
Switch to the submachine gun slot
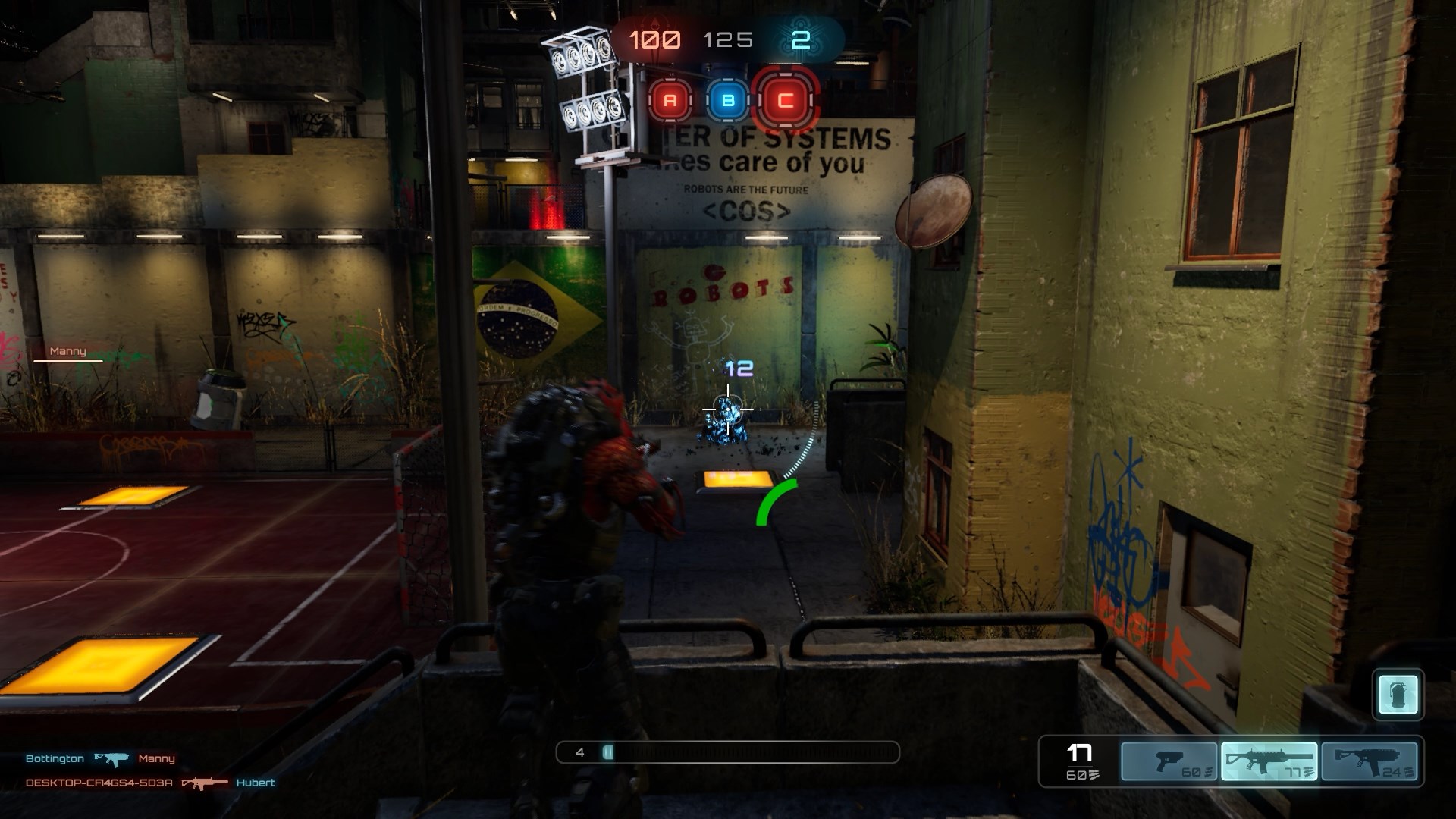pos(1370,761)
